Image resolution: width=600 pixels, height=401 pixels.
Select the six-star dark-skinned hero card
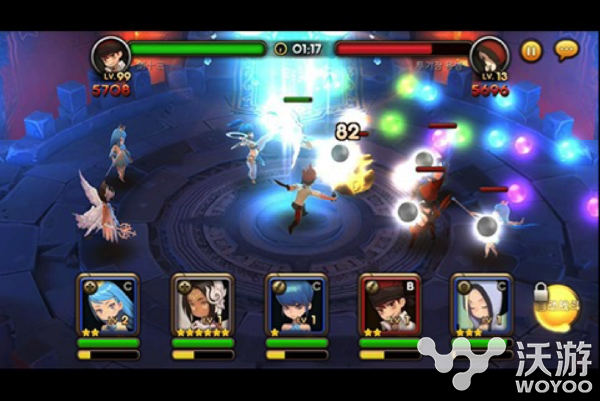point(202,303)
